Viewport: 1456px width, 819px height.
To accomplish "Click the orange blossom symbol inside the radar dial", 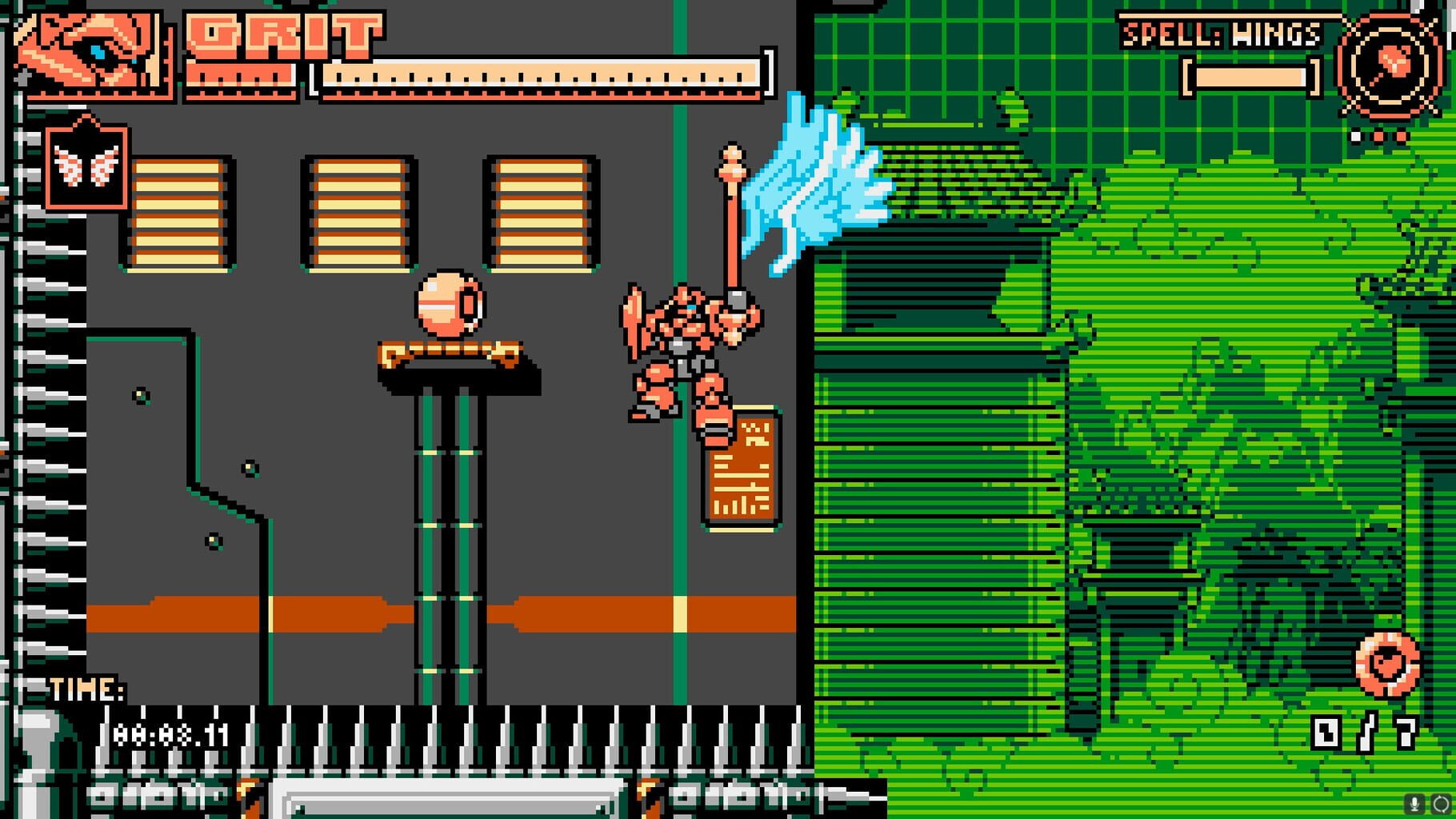I will point(1396,60).
